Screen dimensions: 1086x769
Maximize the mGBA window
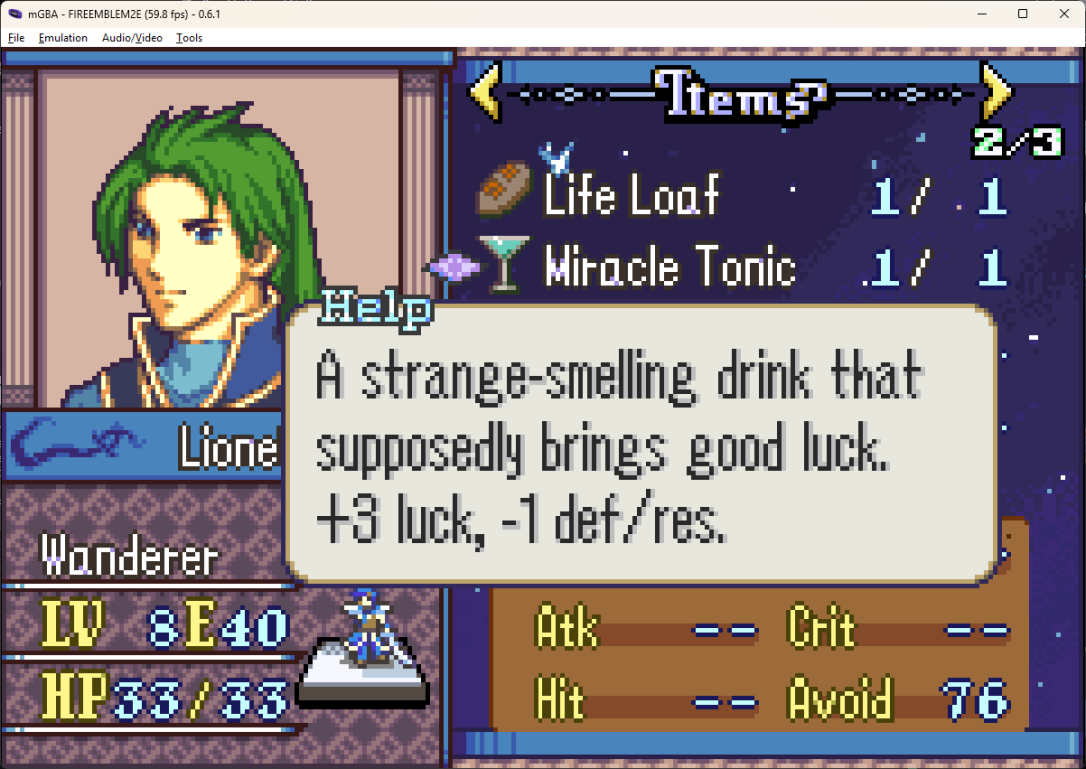(x=1022, y=14)
